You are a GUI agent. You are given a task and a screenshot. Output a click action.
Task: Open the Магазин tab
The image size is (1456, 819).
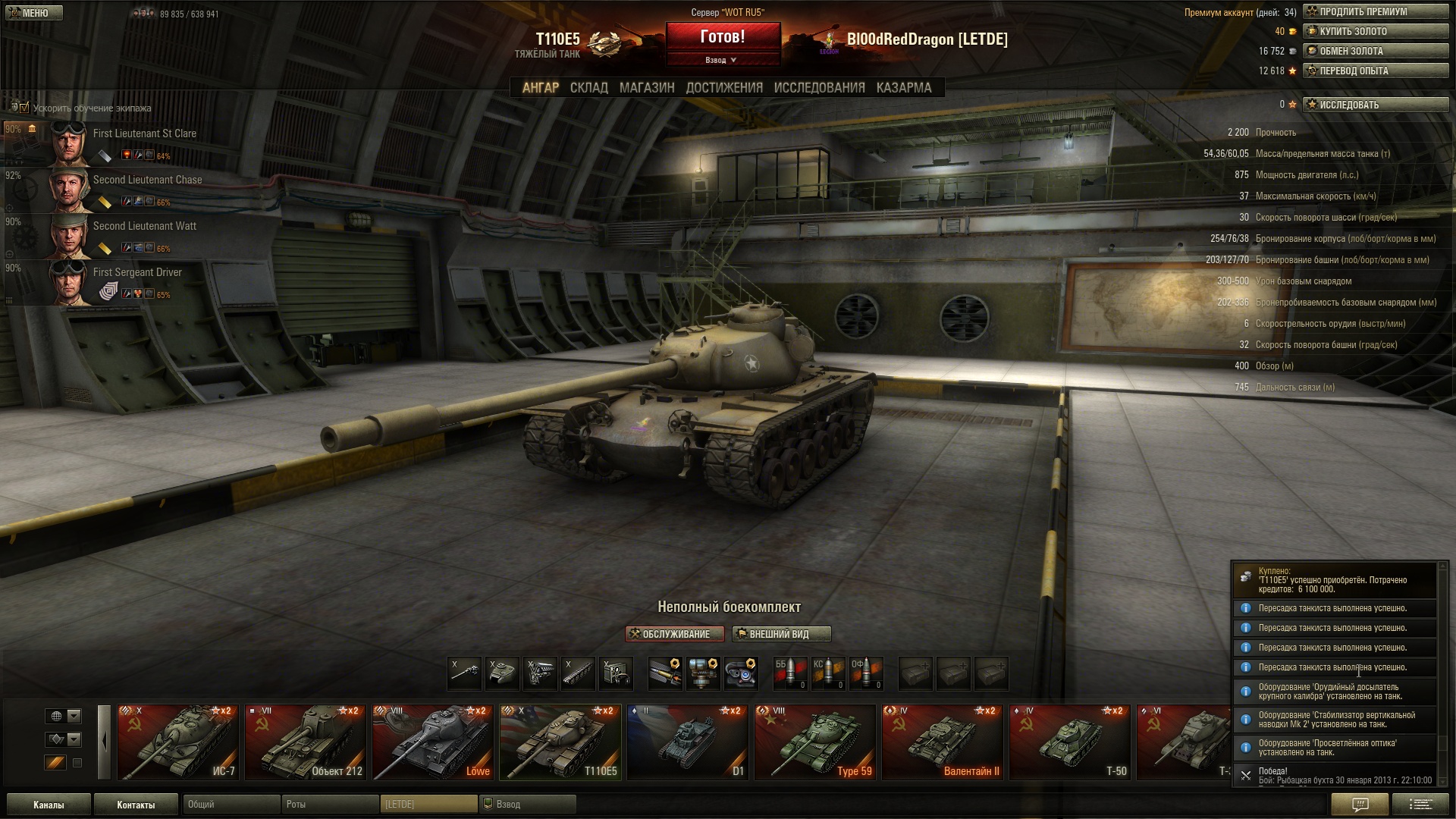pyautogui.click(x=646, y=88)
